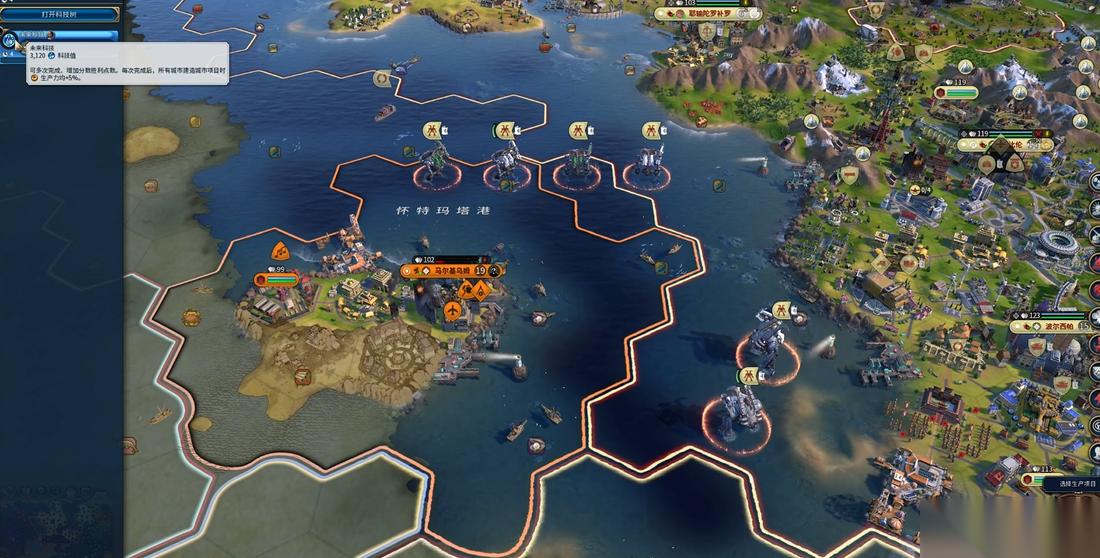Image resolution: width=1100 pixels, height=558 pixels.
Task: Select the city banner with 103 strength
Action: point(708,15)
